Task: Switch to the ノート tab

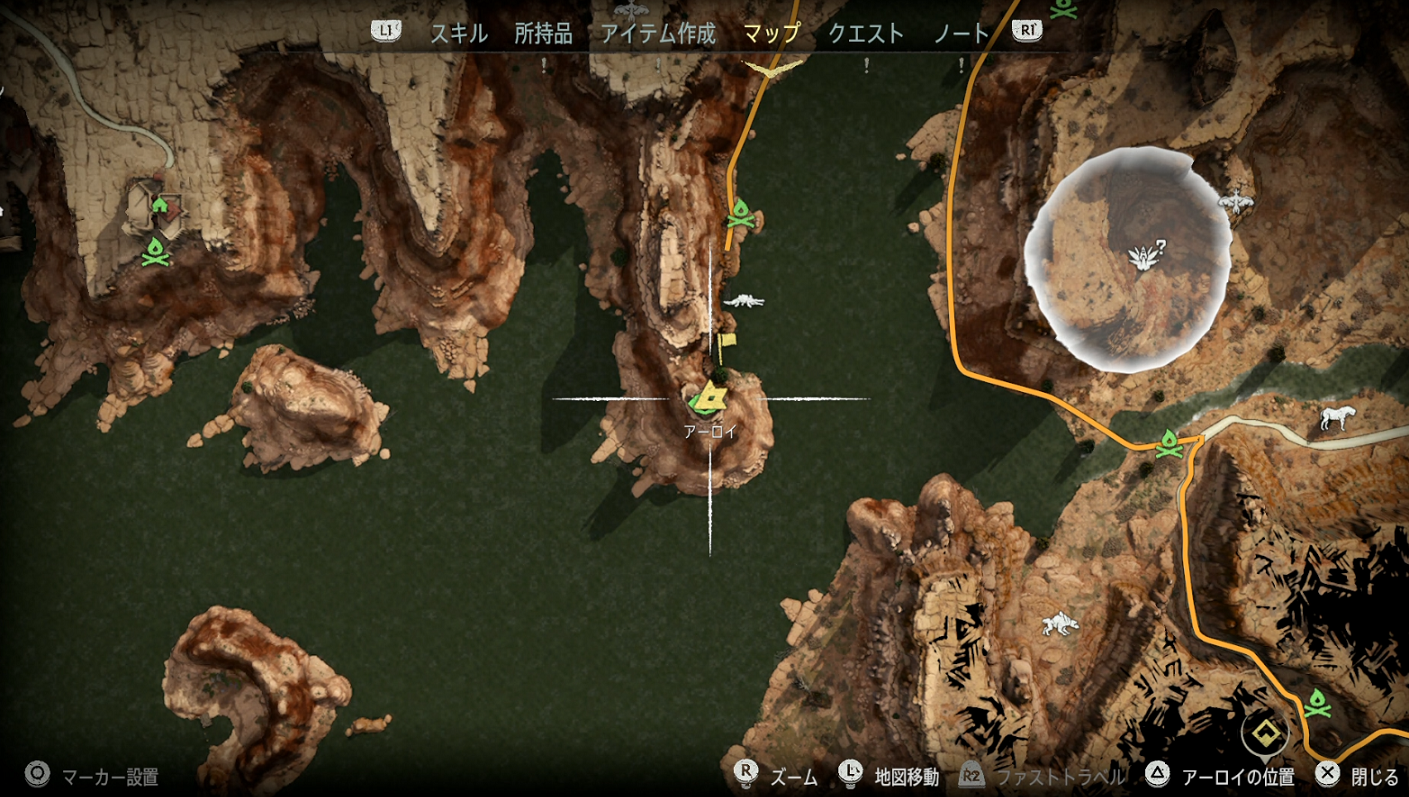Action: (x=961, y=34)
